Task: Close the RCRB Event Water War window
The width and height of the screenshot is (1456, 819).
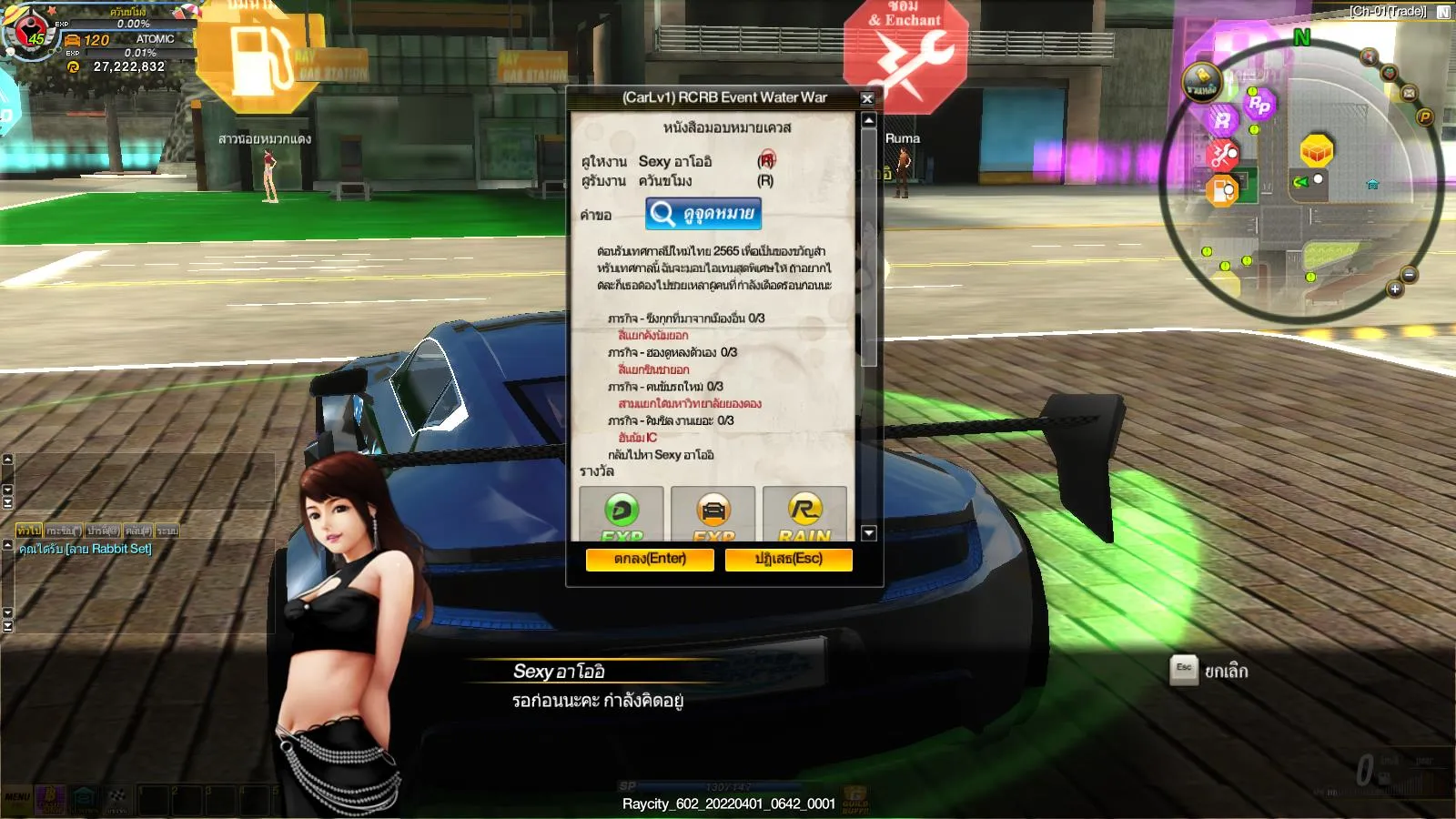Action: [867, 98]
